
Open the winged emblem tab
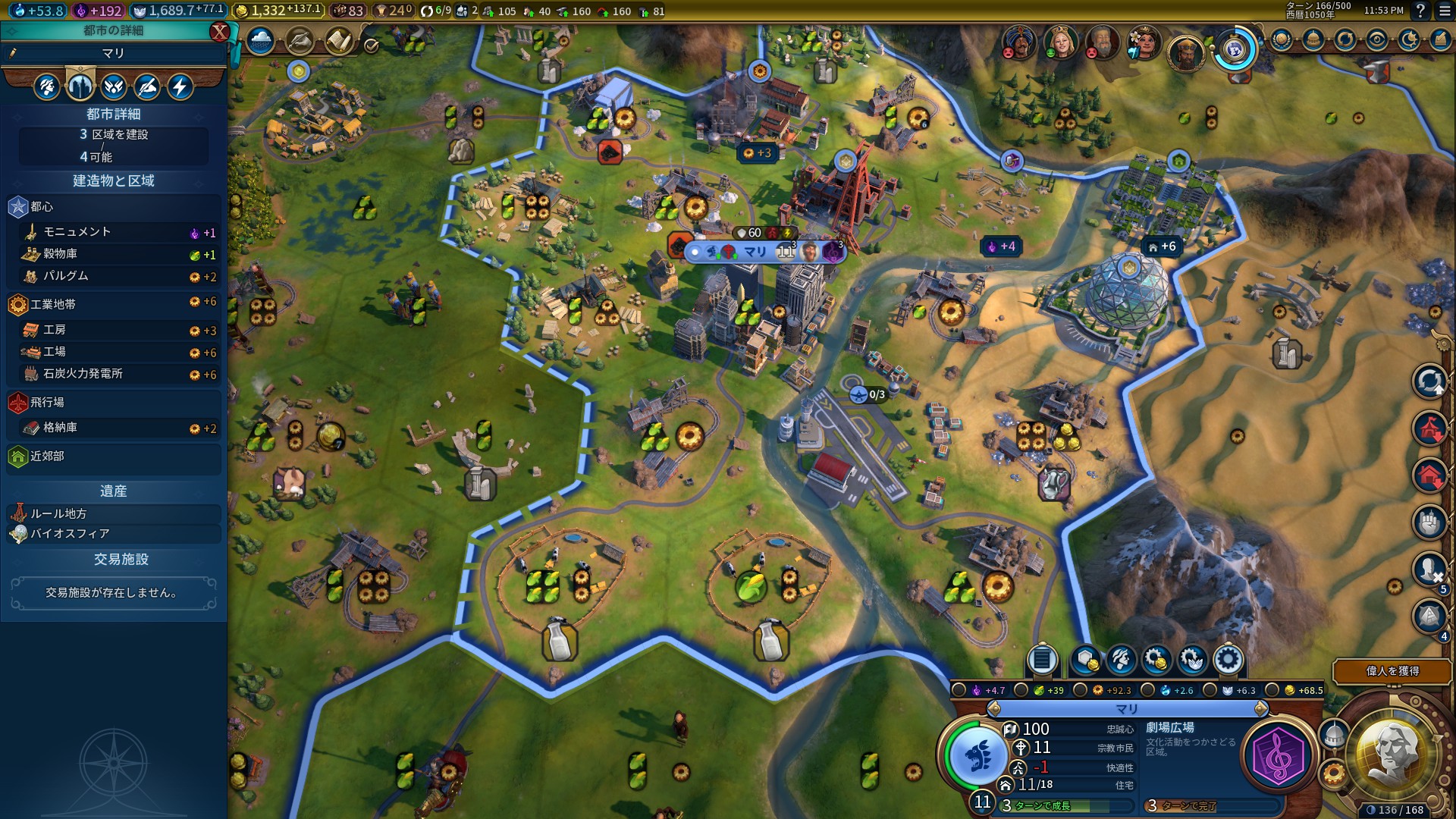[114, 86]
